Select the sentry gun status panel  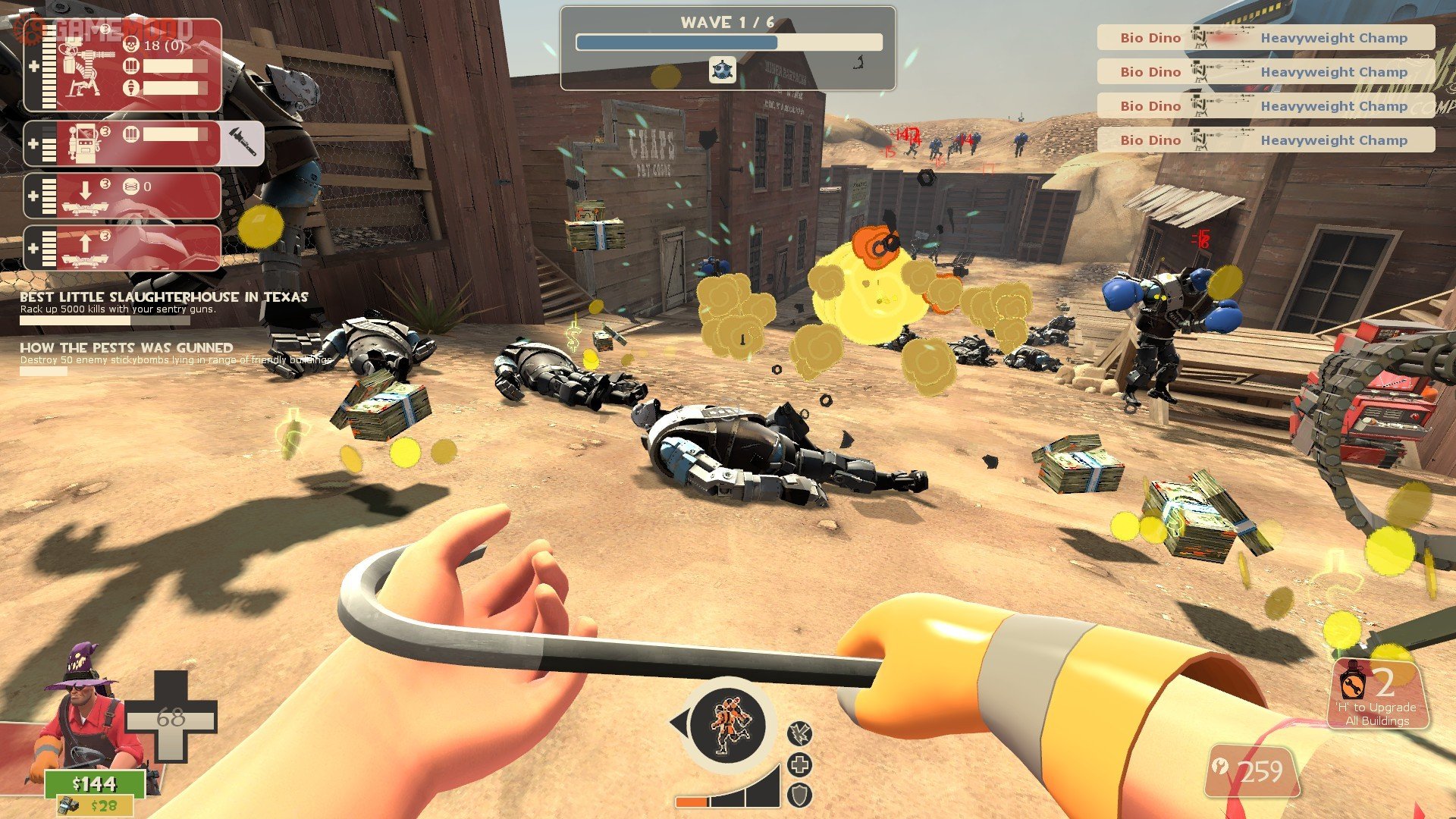(x=123, y=66)
